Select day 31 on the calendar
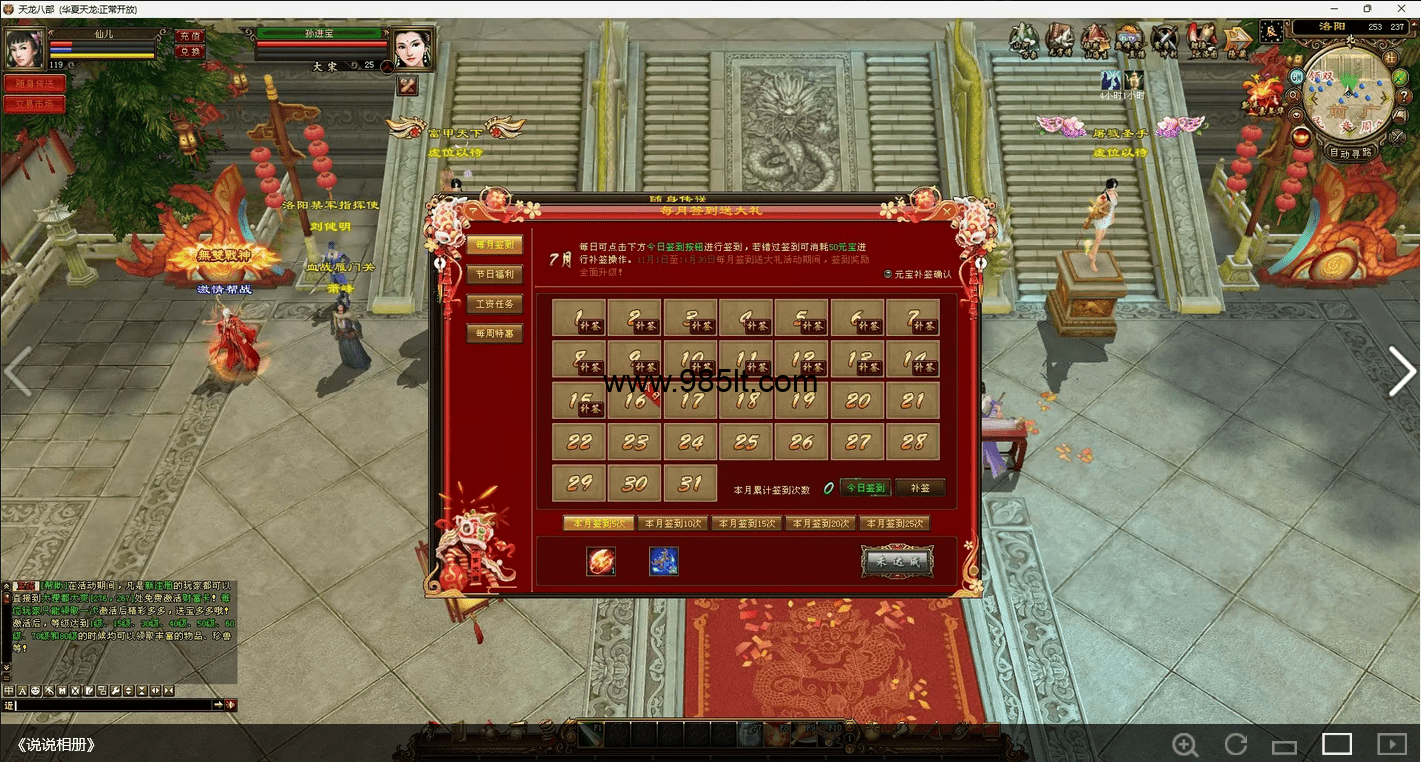Image resolution: width=1421 pixels, height=762 pixels. click(x=690, y=481)
